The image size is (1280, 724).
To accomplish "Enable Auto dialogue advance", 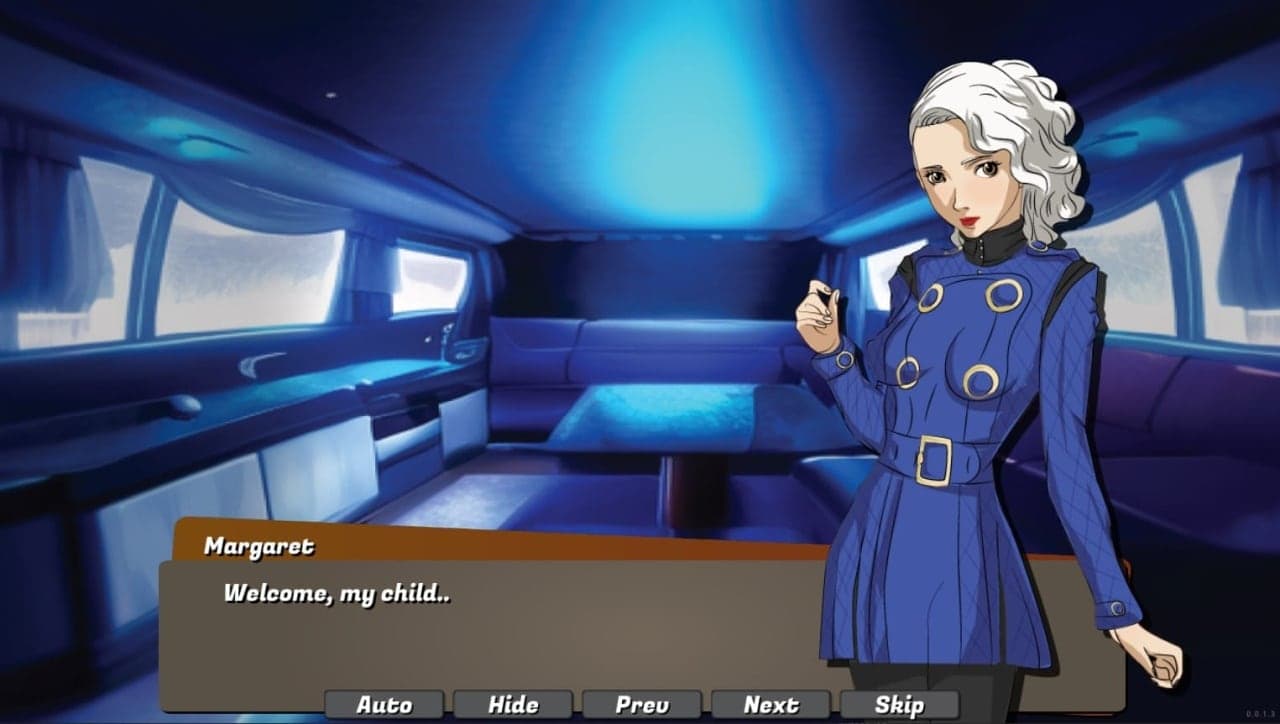I will pos(384,705).
